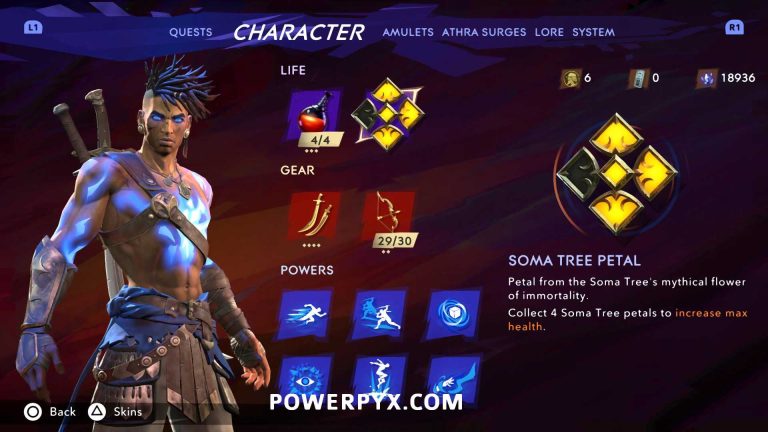Go back from the character screen
Viewport: 768px width, 432px height.
click(x=52, y=411)
